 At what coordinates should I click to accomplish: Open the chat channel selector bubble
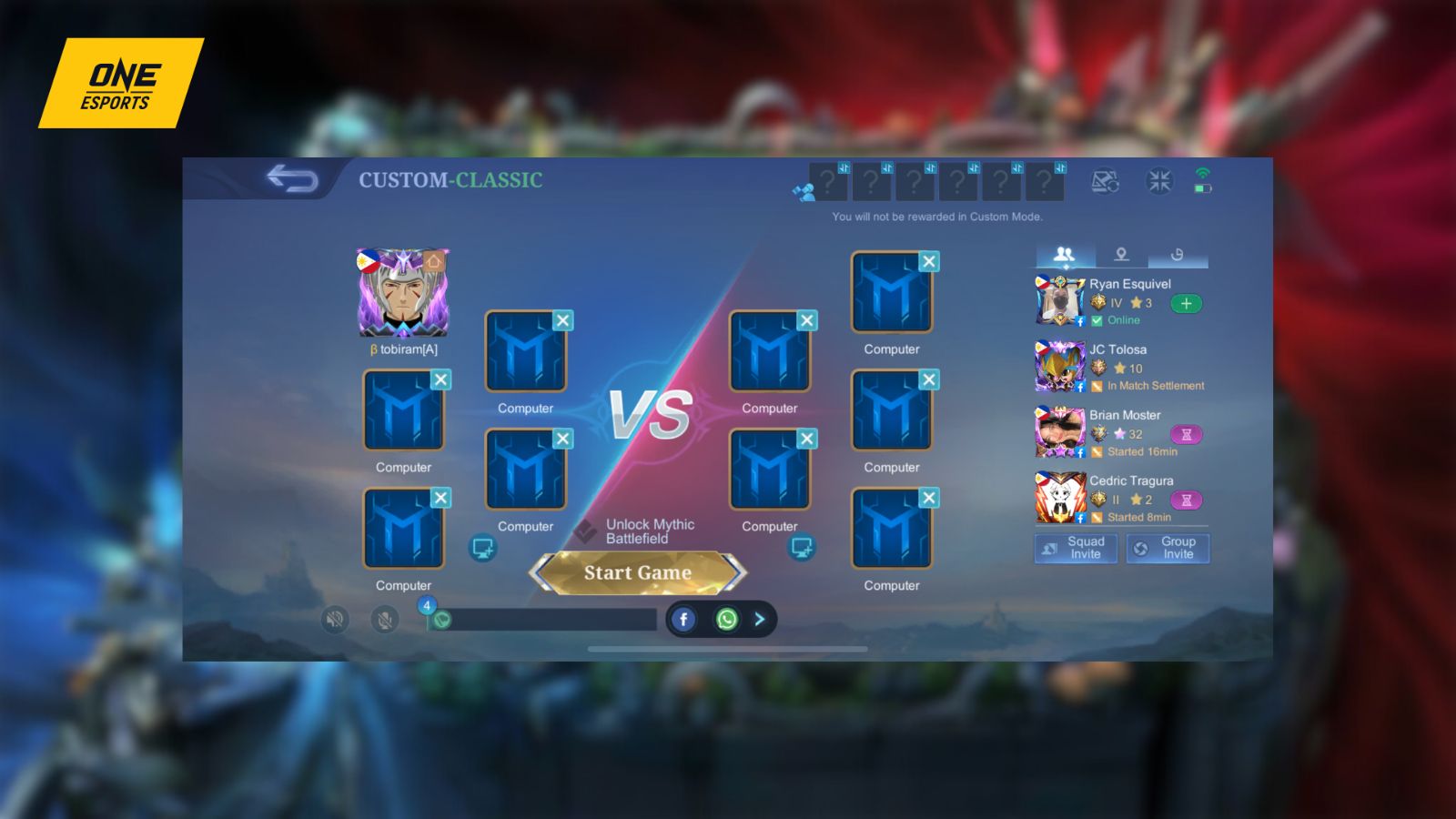coord(443,618)
